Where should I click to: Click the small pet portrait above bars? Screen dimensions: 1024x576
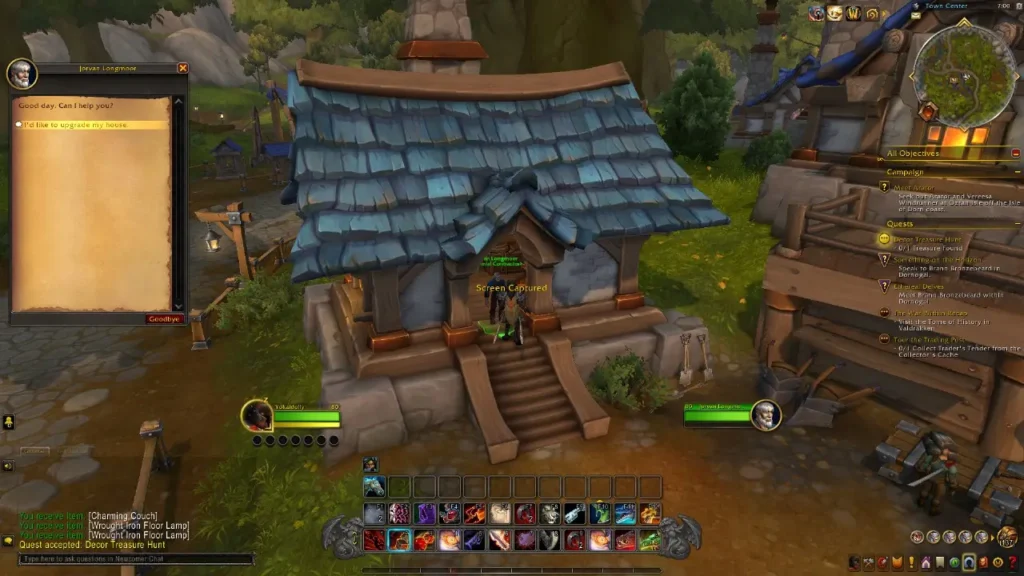(369, 464)
